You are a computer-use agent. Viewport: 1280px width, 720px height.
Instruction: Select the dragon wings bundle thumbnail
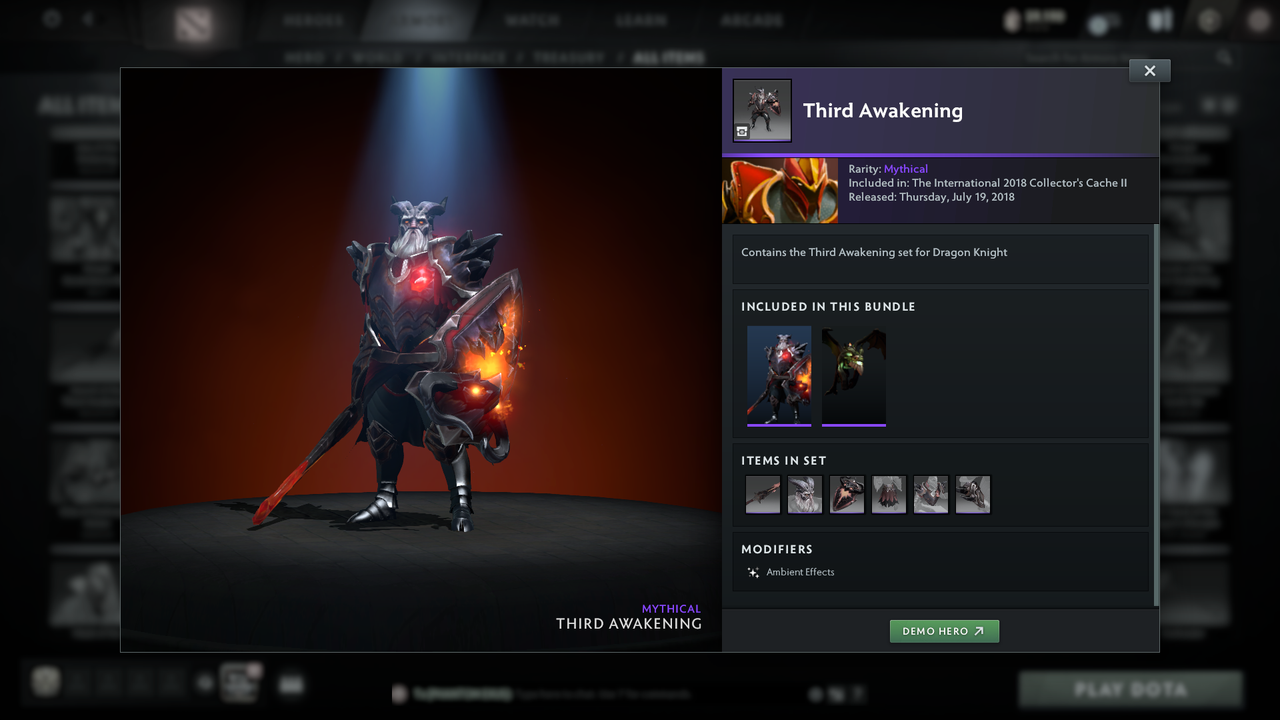(853, 376)
